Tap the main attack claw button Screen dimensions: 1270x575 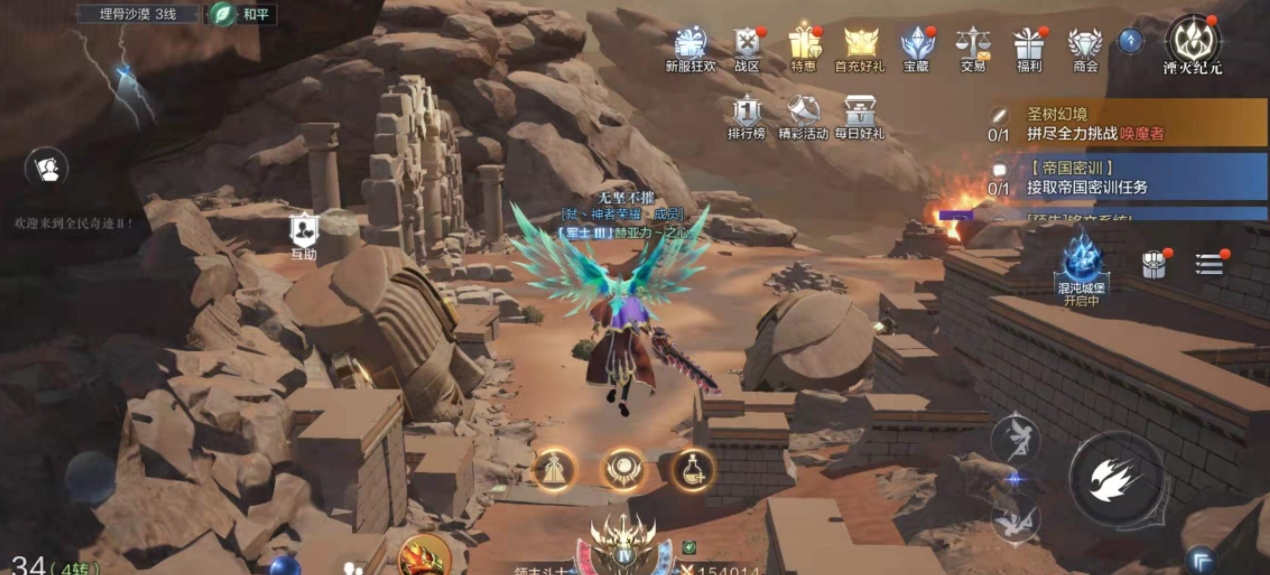point(1116,479)
